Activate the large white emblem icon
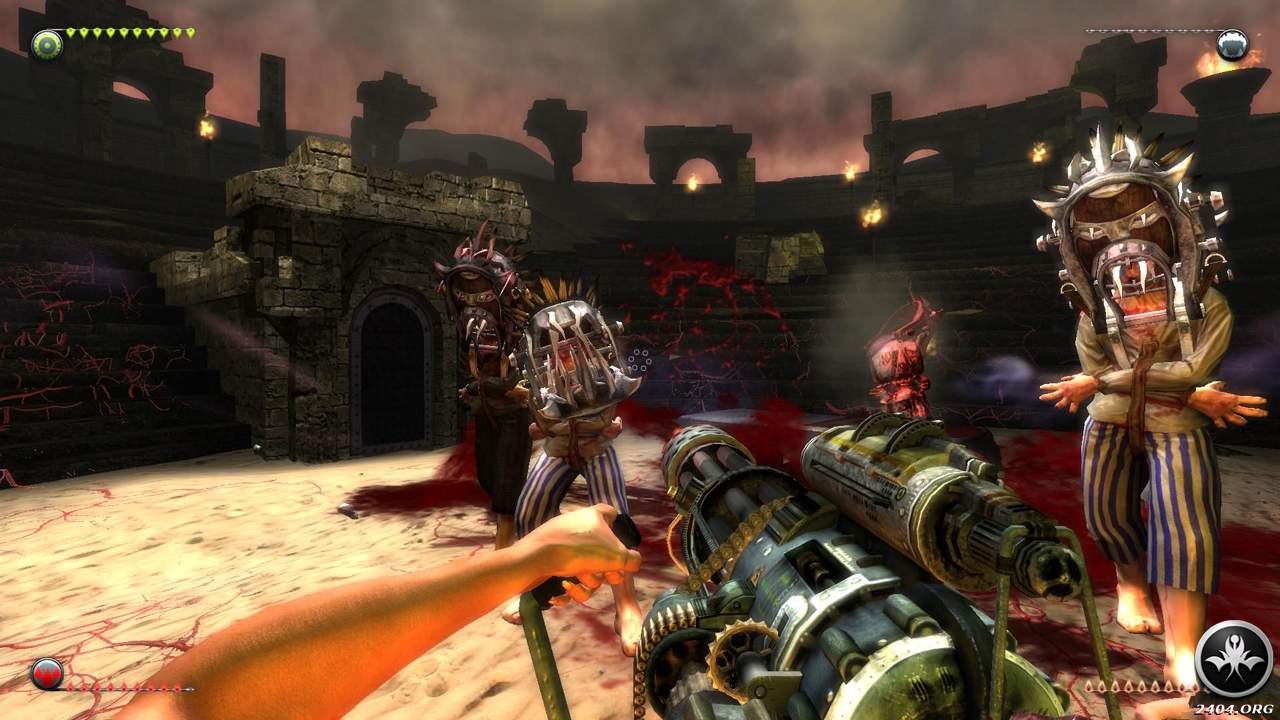 click(1233, 658)
